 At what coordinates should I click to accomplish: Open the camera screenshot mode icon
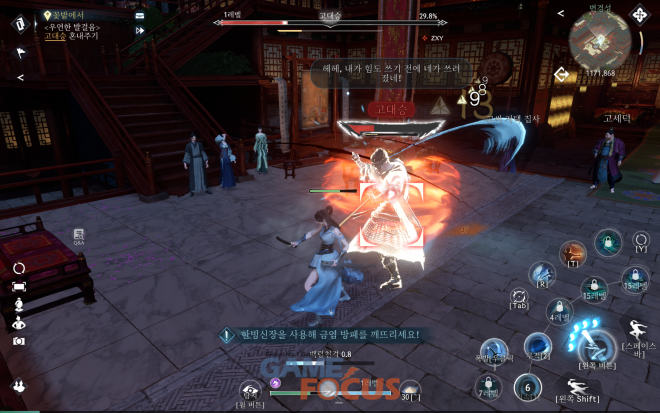point(18,341)
